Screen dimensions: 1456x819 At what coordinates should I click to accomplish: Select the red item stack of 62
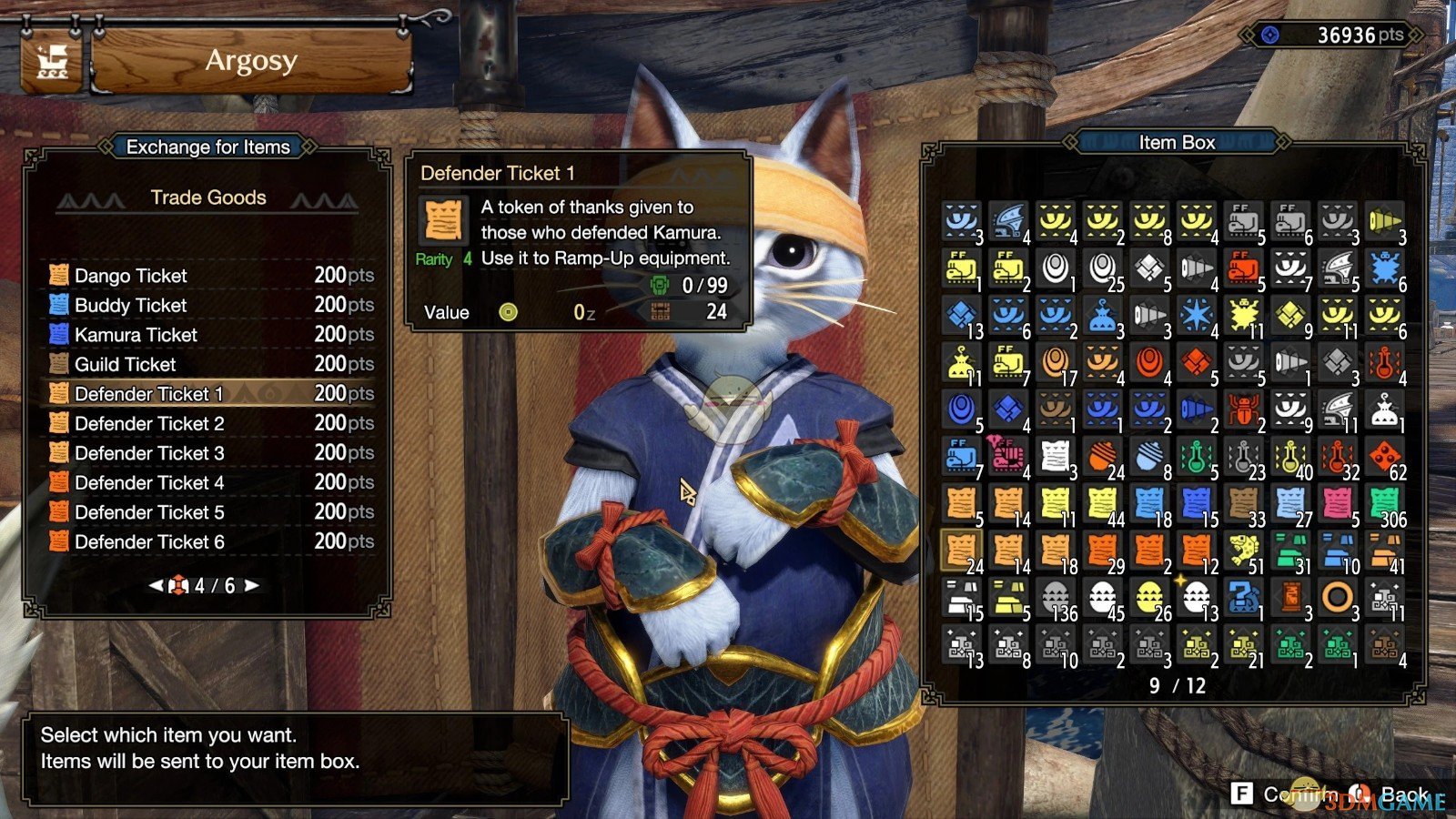click(x=1384, y=457)
